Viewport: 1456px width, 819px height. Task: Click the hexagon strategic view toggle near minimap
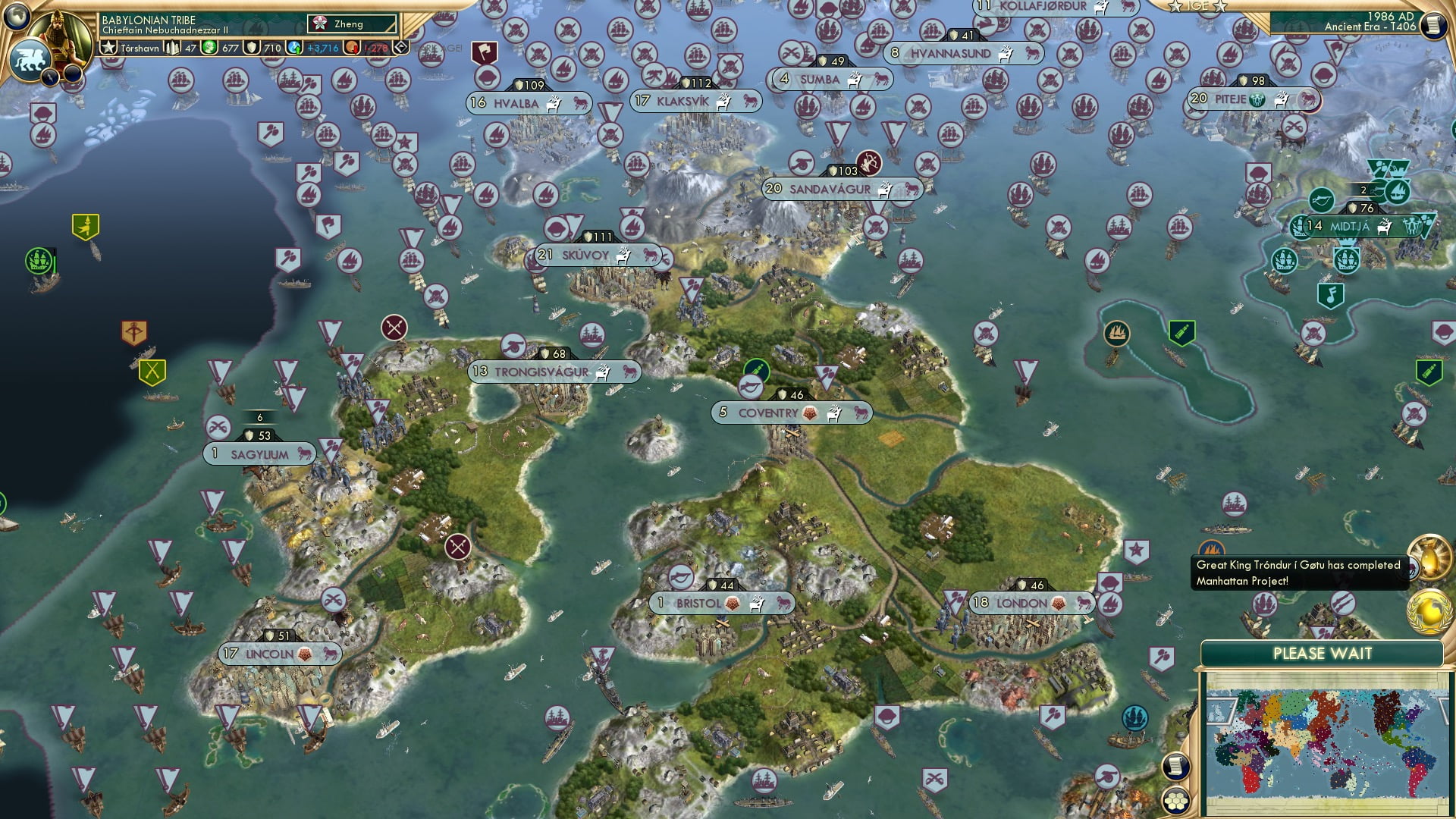click(x=1176, y=799)
